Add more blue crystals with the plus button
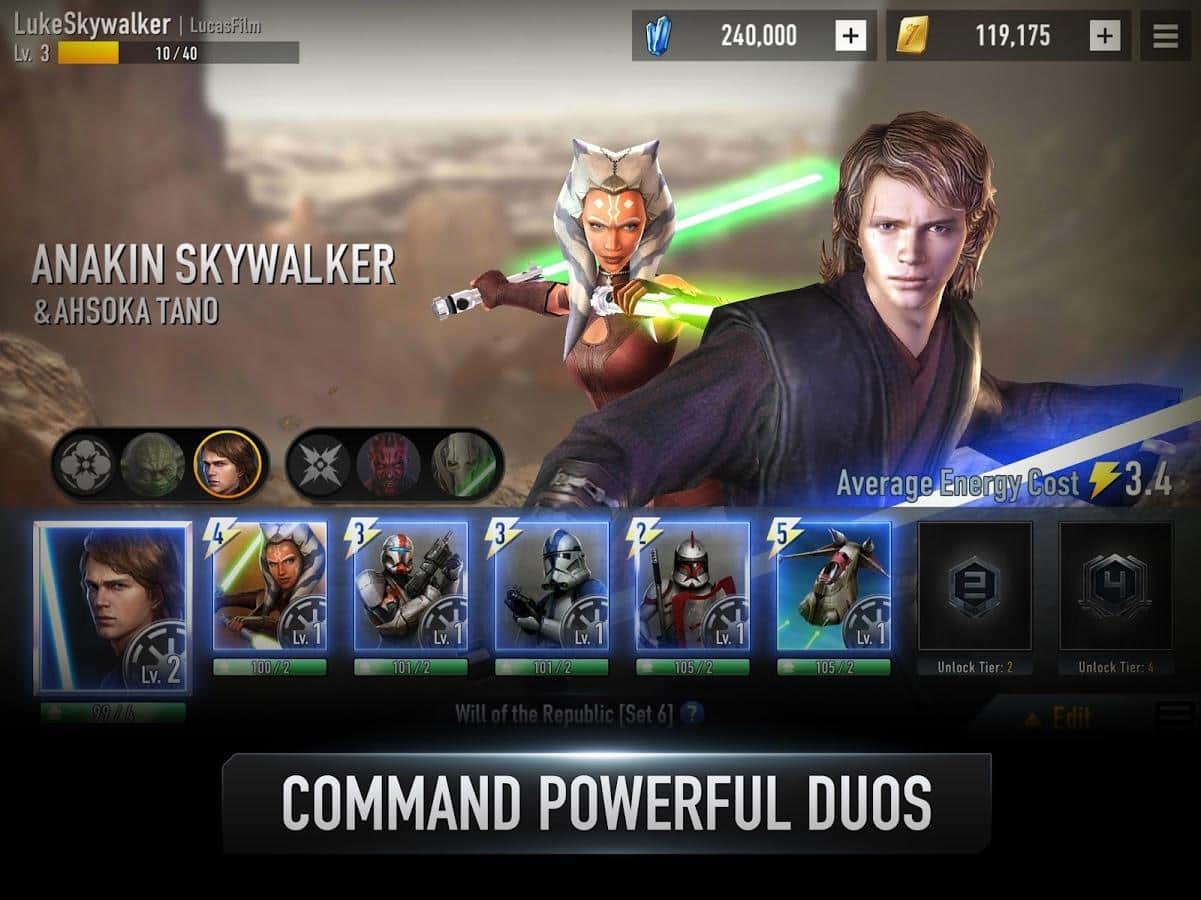This screenshot has height=900, width=1201. coord(850,36)
